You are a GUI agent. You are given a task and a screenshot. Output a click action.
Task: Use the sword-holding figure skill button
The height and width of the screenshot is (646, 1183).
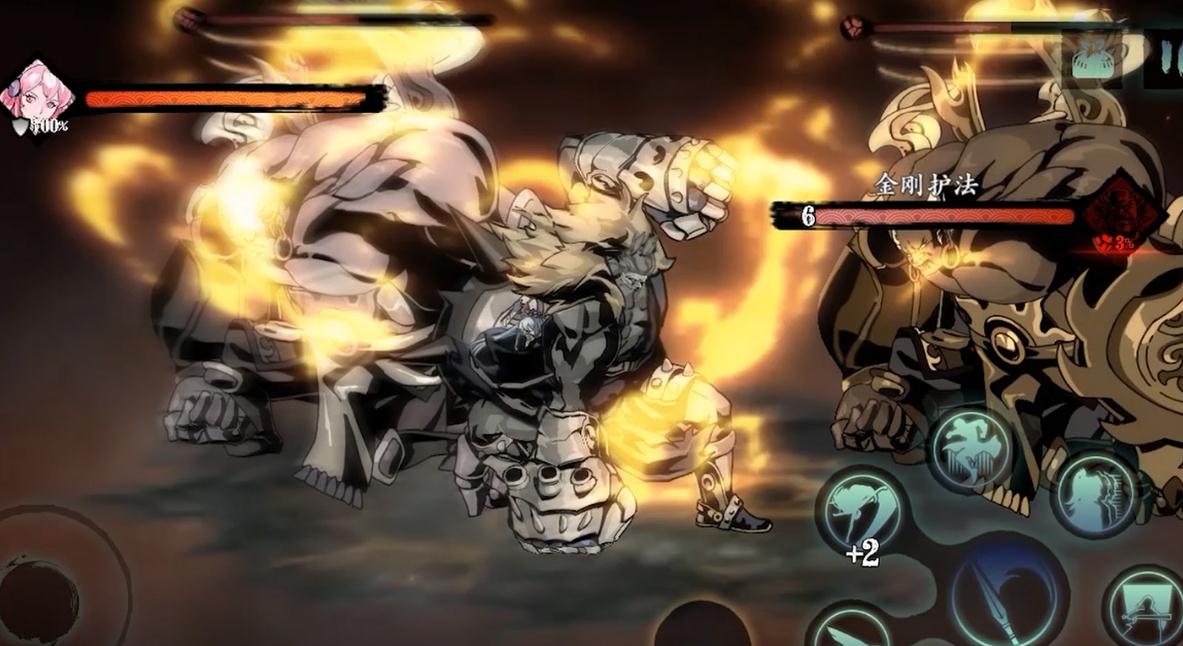coord(1145,610)
